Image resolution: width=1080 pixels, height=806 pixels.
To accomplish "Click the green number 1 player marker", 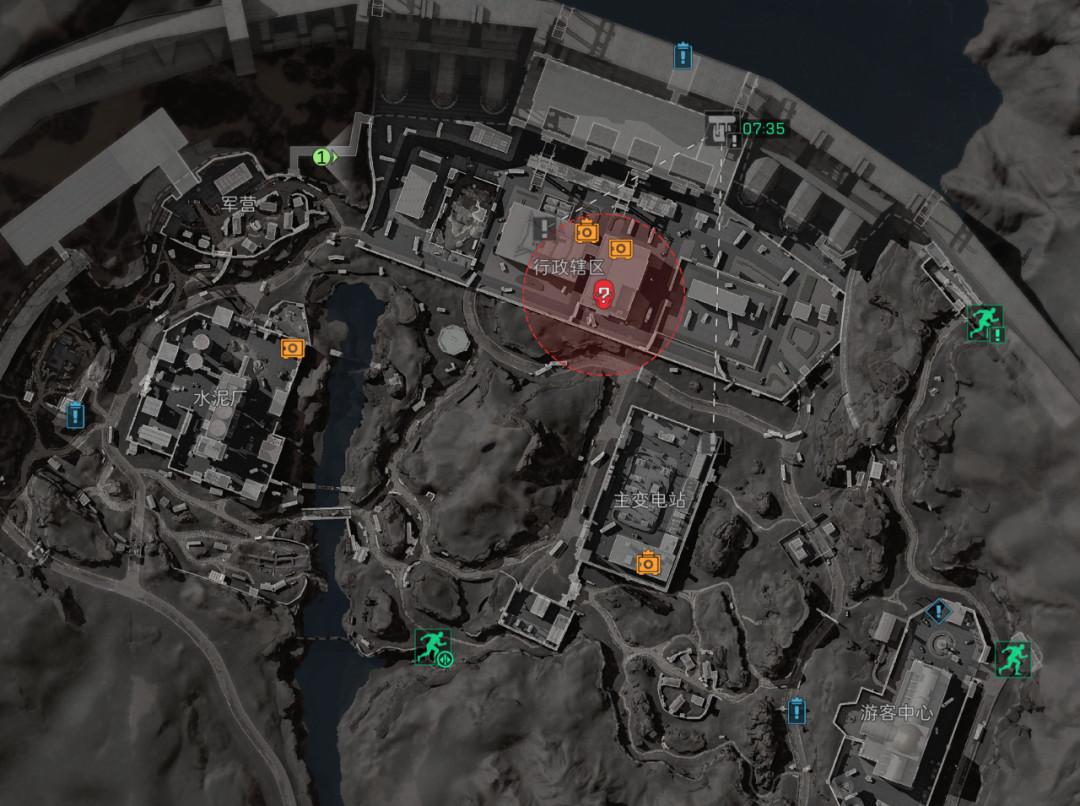I will [322, 157].
